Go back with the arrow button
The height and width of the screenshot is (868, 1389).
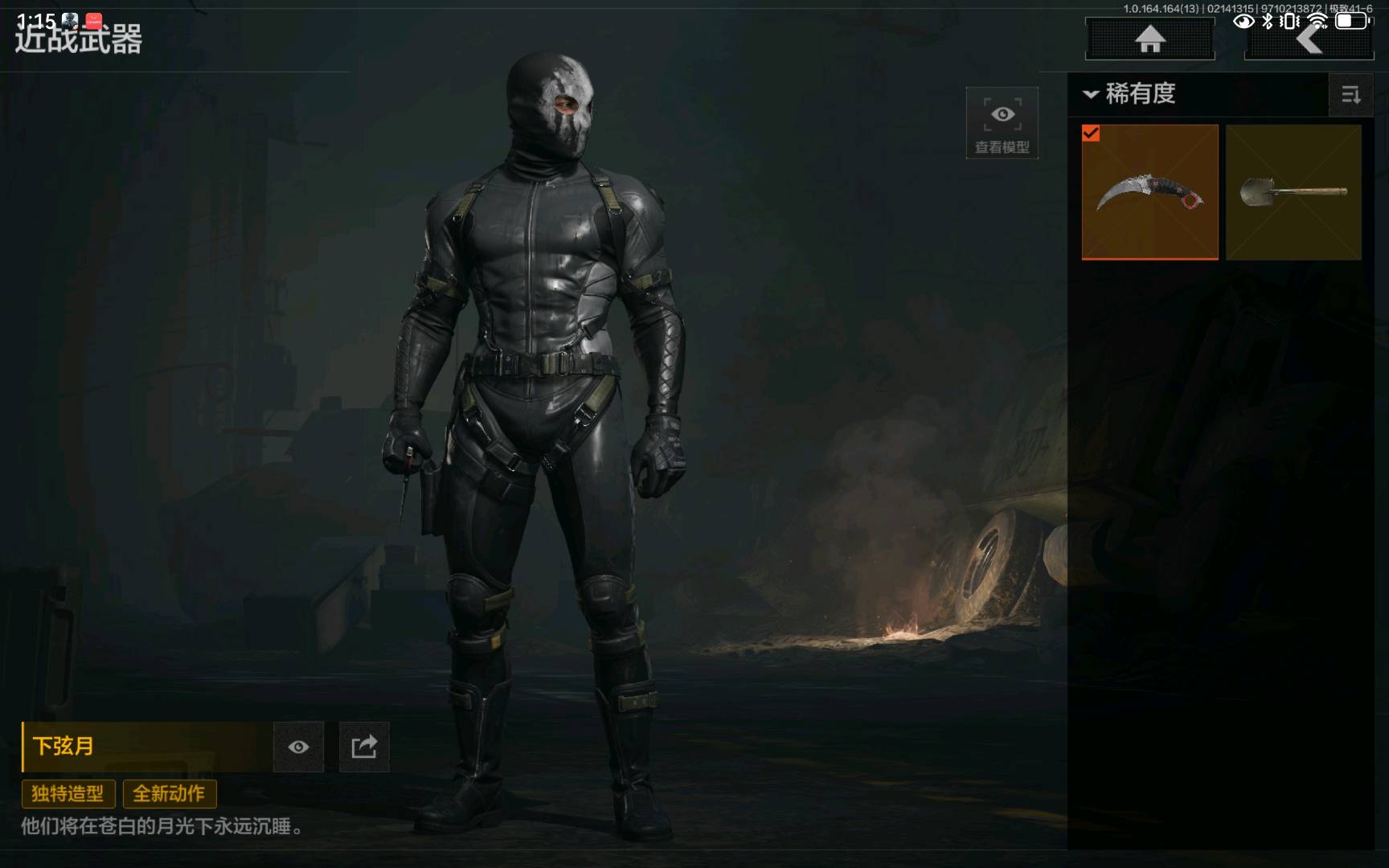[1309, 39]
